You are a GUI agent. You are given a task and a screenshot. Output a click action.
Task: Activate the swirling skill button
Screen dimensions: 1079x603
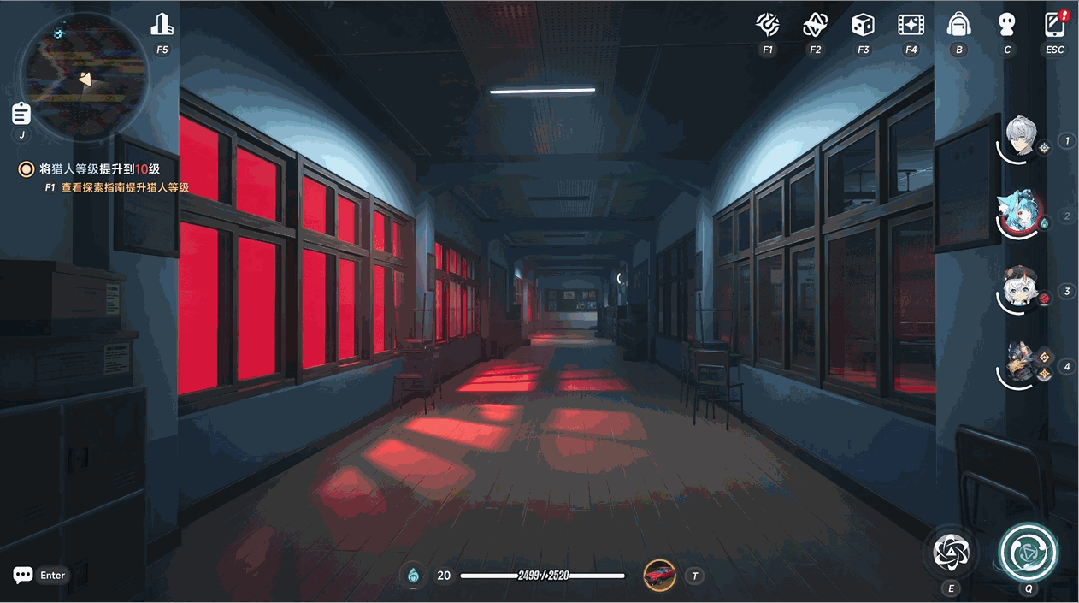951,552
